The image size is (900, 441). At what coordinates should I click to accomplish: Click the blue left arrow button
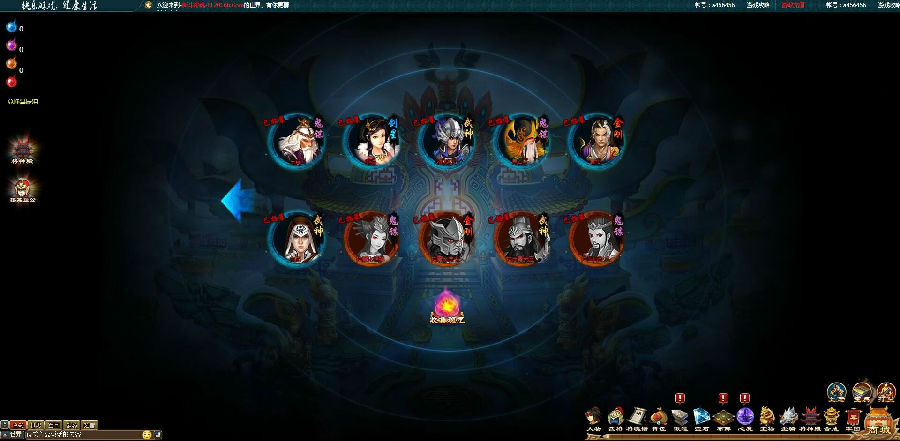point(238,199)
